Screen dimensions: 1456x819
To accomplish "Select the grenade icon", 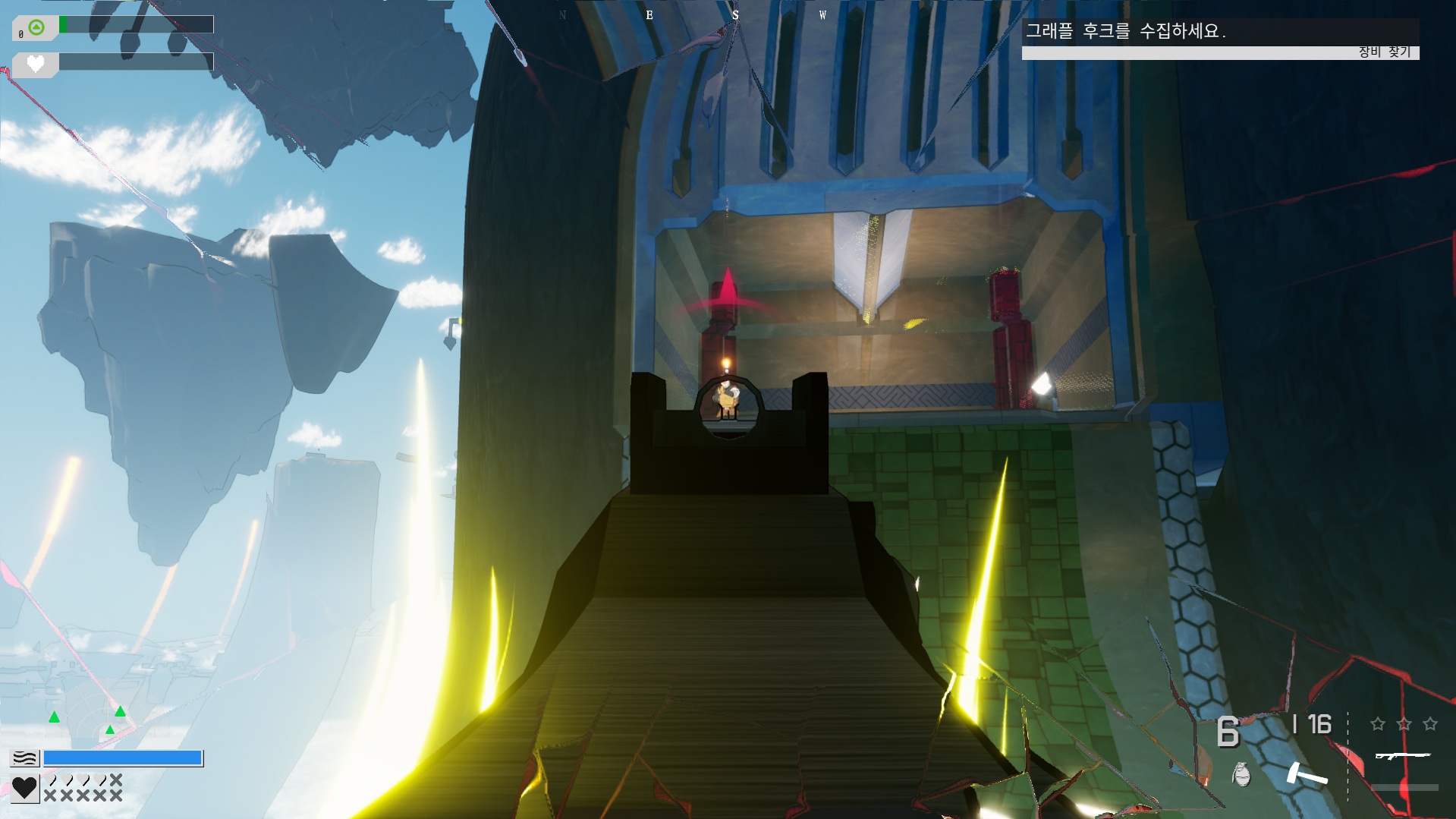I will pos(1241,774).
